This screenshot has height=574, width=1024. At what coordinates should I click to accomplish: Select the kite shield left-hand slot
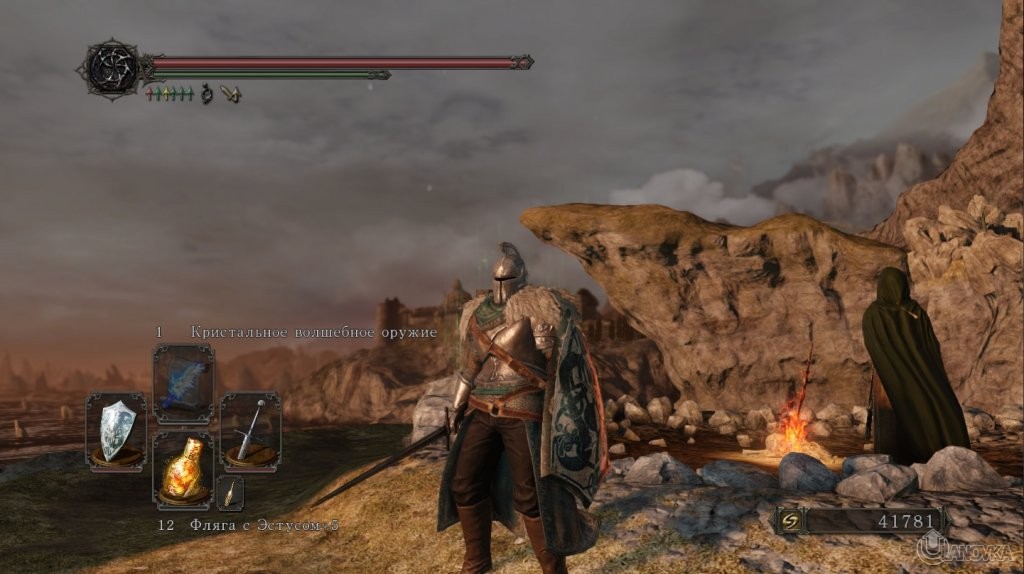click(116, 432)
